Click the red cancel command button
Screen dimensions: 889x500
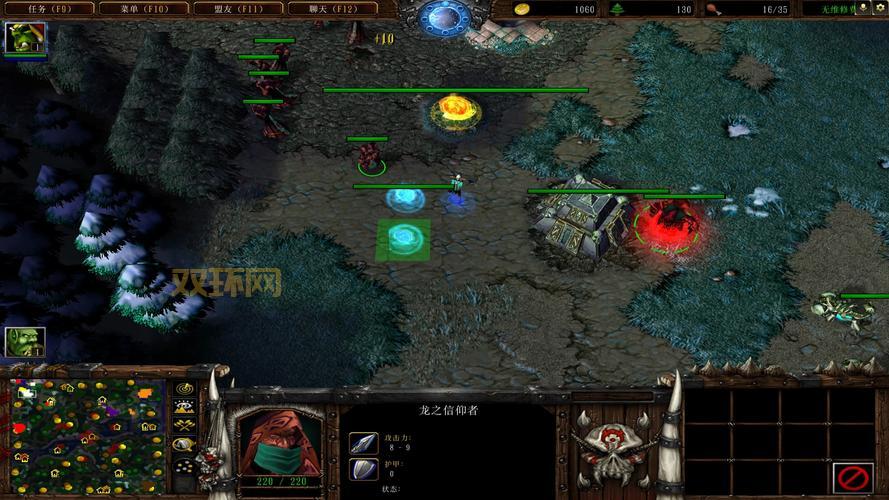click(852, 476)
